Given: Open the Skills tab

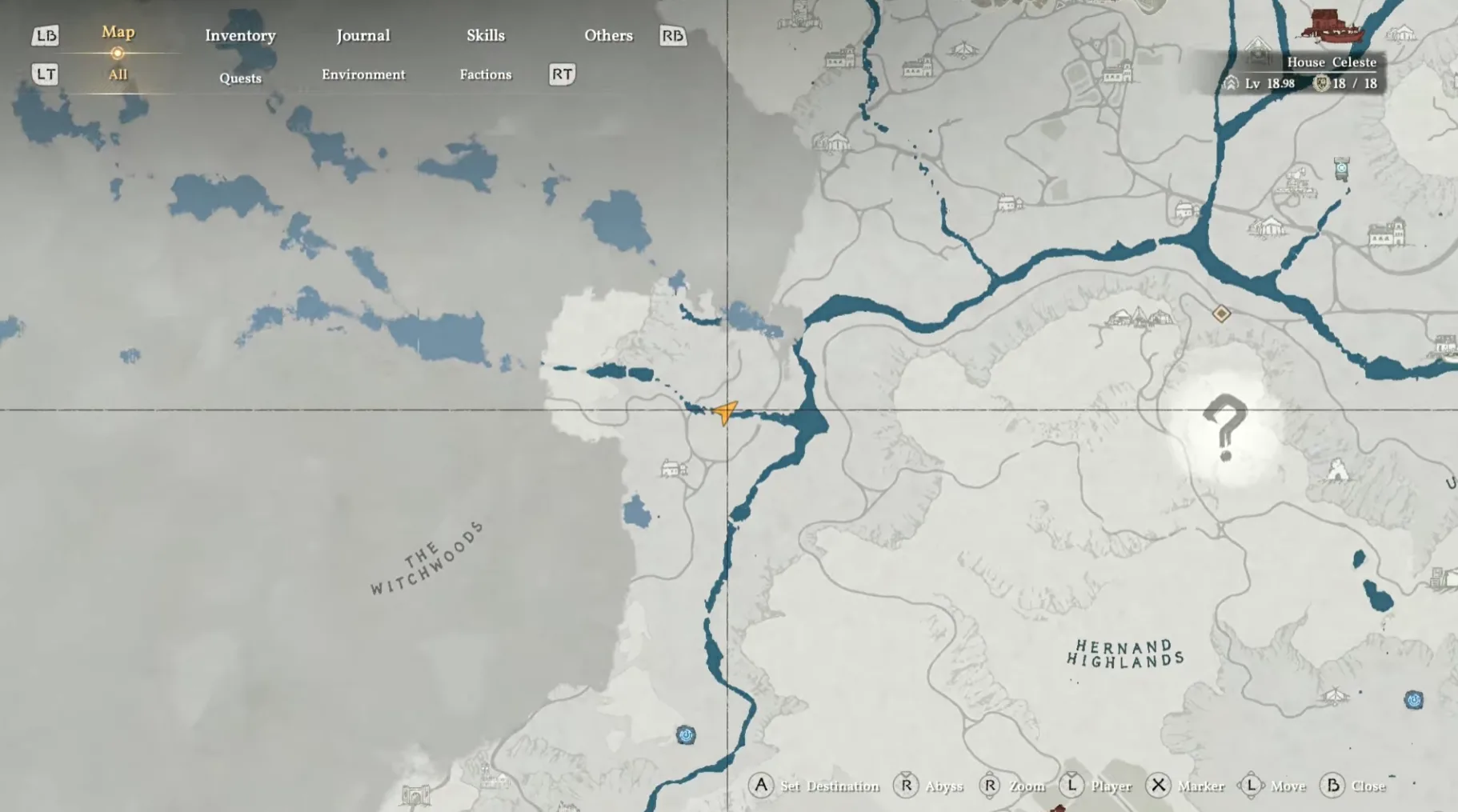Looking at the screenshot, I should click(486, 35).
